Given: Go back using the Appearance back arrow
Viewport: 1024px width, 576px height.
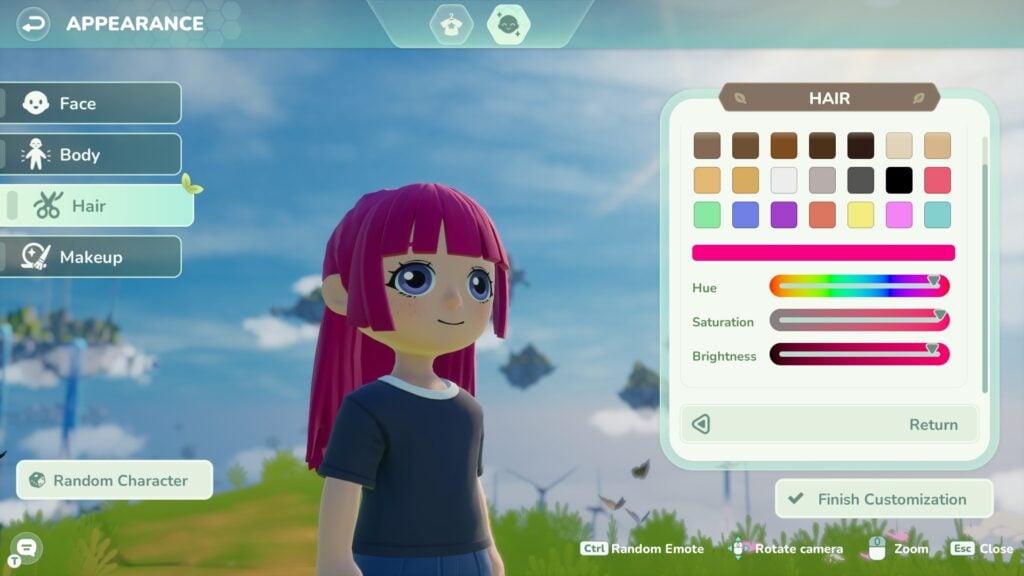Looking at the screenshot, I should click(34, 23).
